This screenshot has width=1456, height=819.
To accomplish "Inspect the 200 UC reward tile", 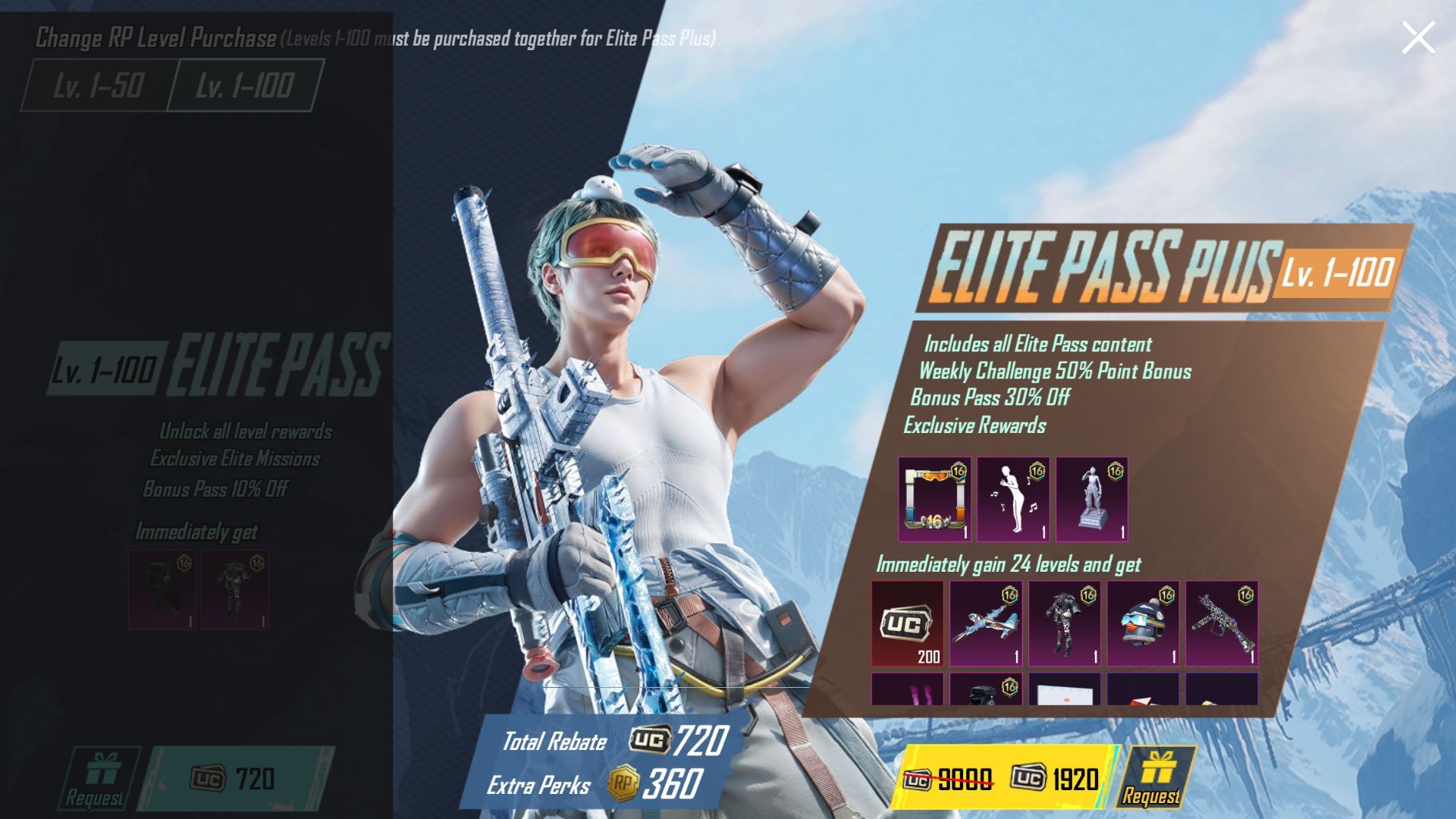I will coord(908,623).
